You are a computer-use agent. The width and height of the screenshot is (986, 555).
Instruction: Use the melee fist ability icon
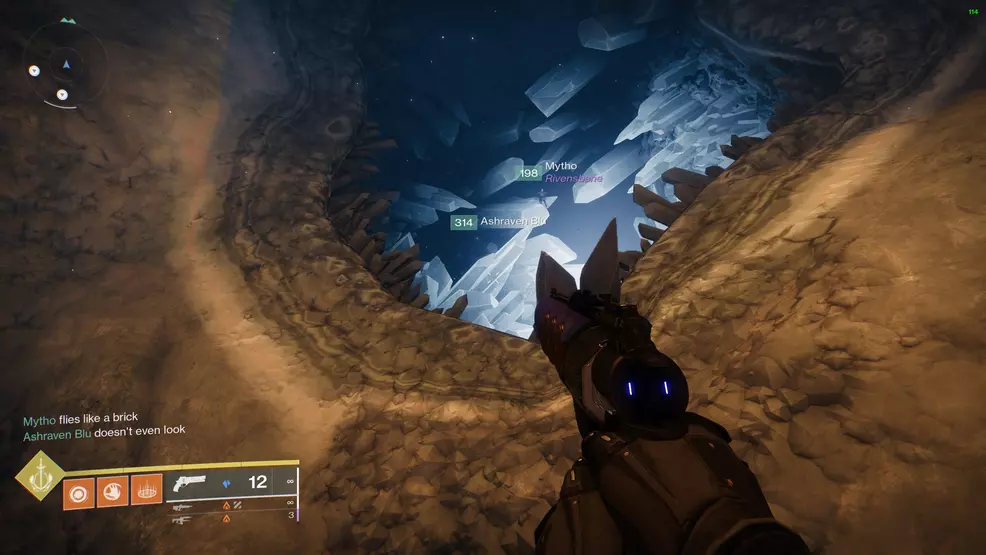pyautogui.click(x=112, y=490)
